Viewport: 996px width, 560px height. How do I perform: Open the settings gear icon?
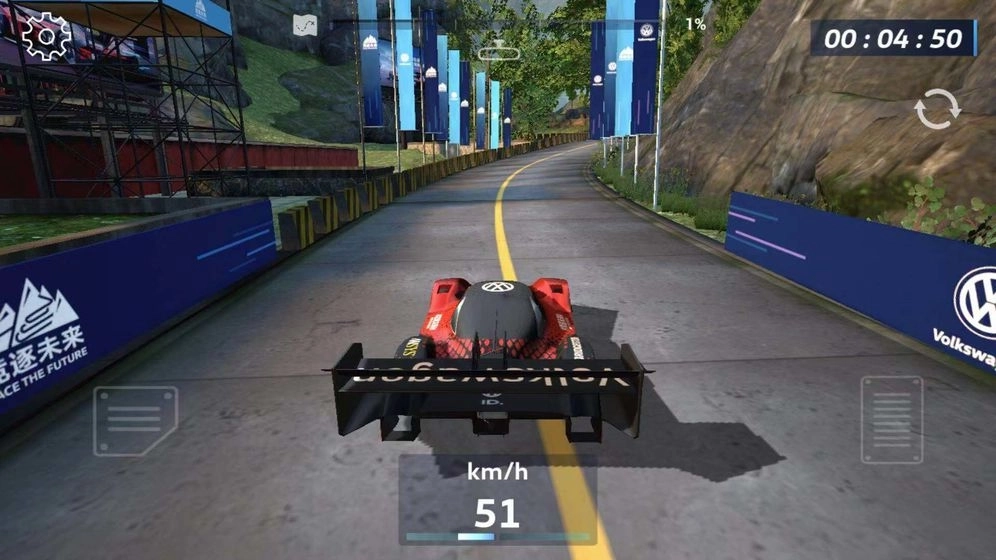coord(46,37)
